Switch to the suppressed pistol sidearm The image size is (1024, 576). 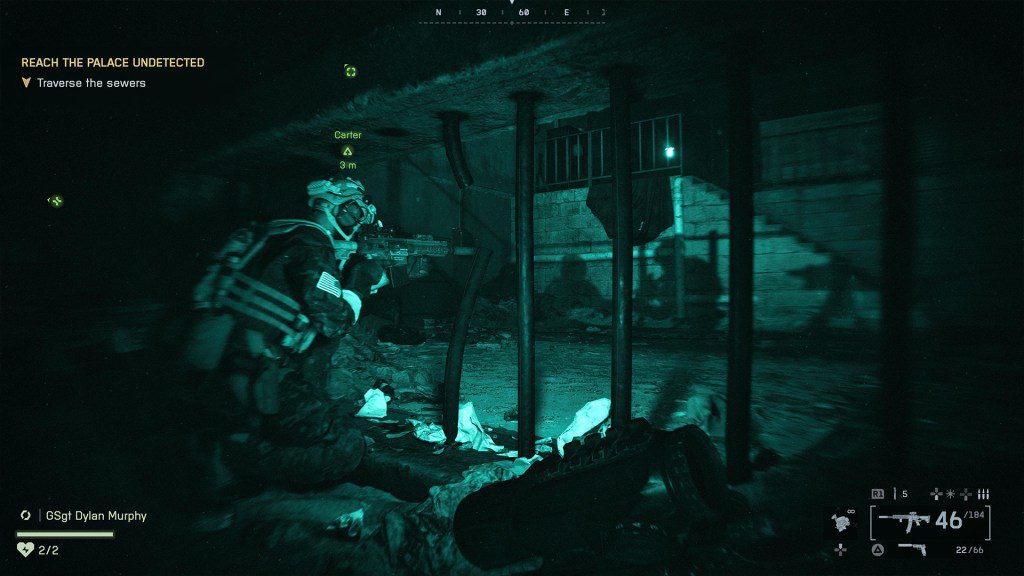pos(911,548)
